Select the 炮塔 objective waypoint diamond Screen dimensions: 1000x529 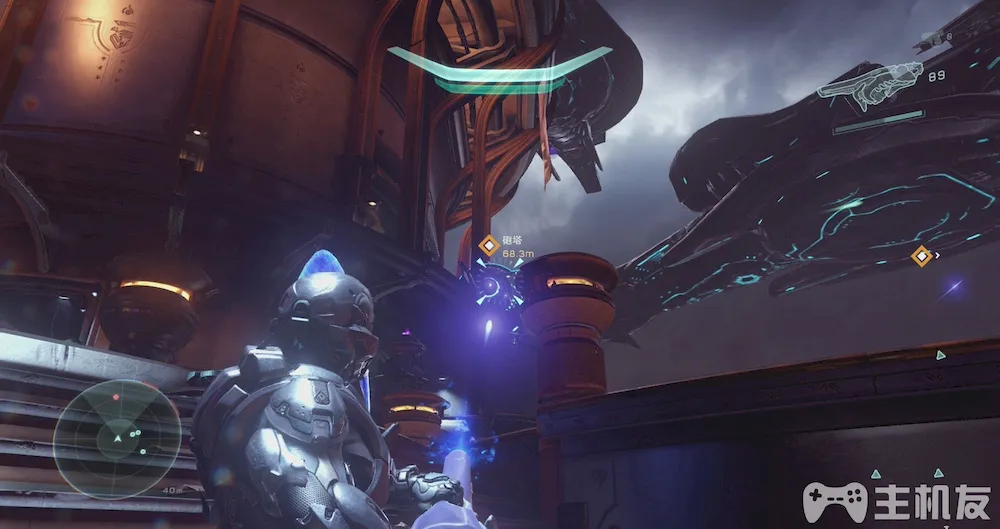pyautogui.click(x=489, y=244)
